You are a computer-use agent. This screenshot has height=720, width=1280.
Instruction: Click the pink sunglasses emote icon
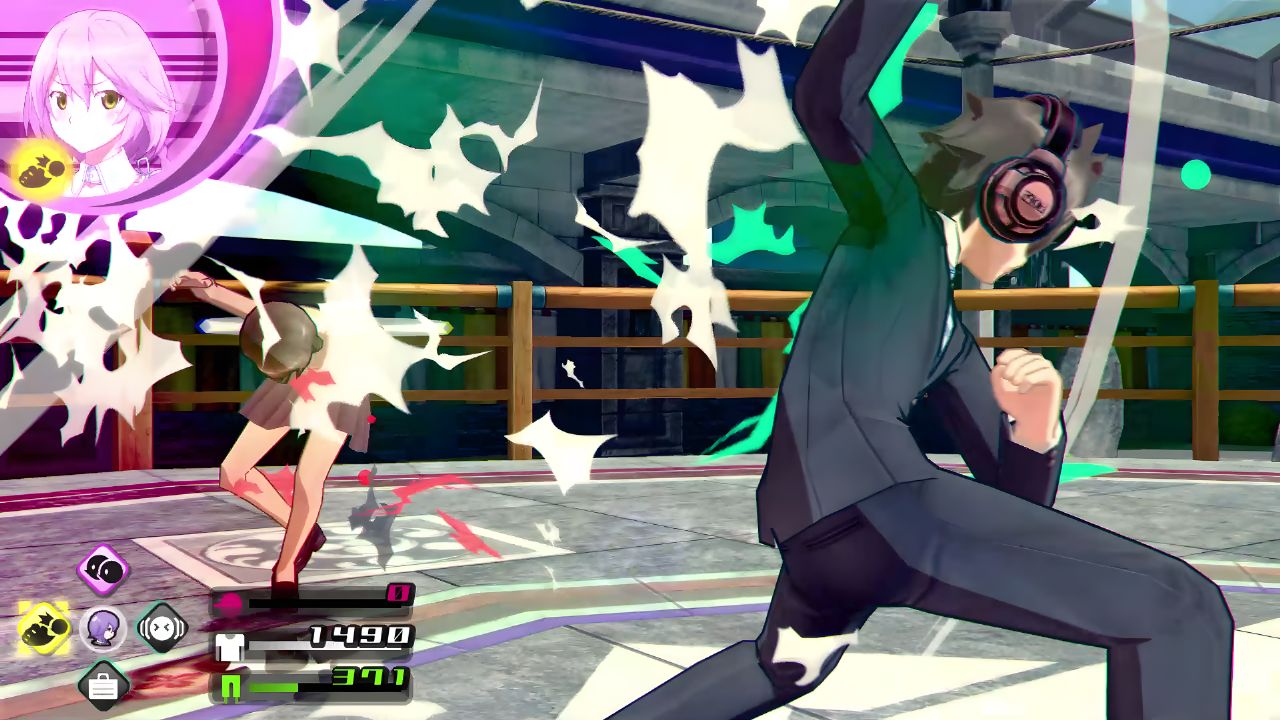click(x=100, y=570)
